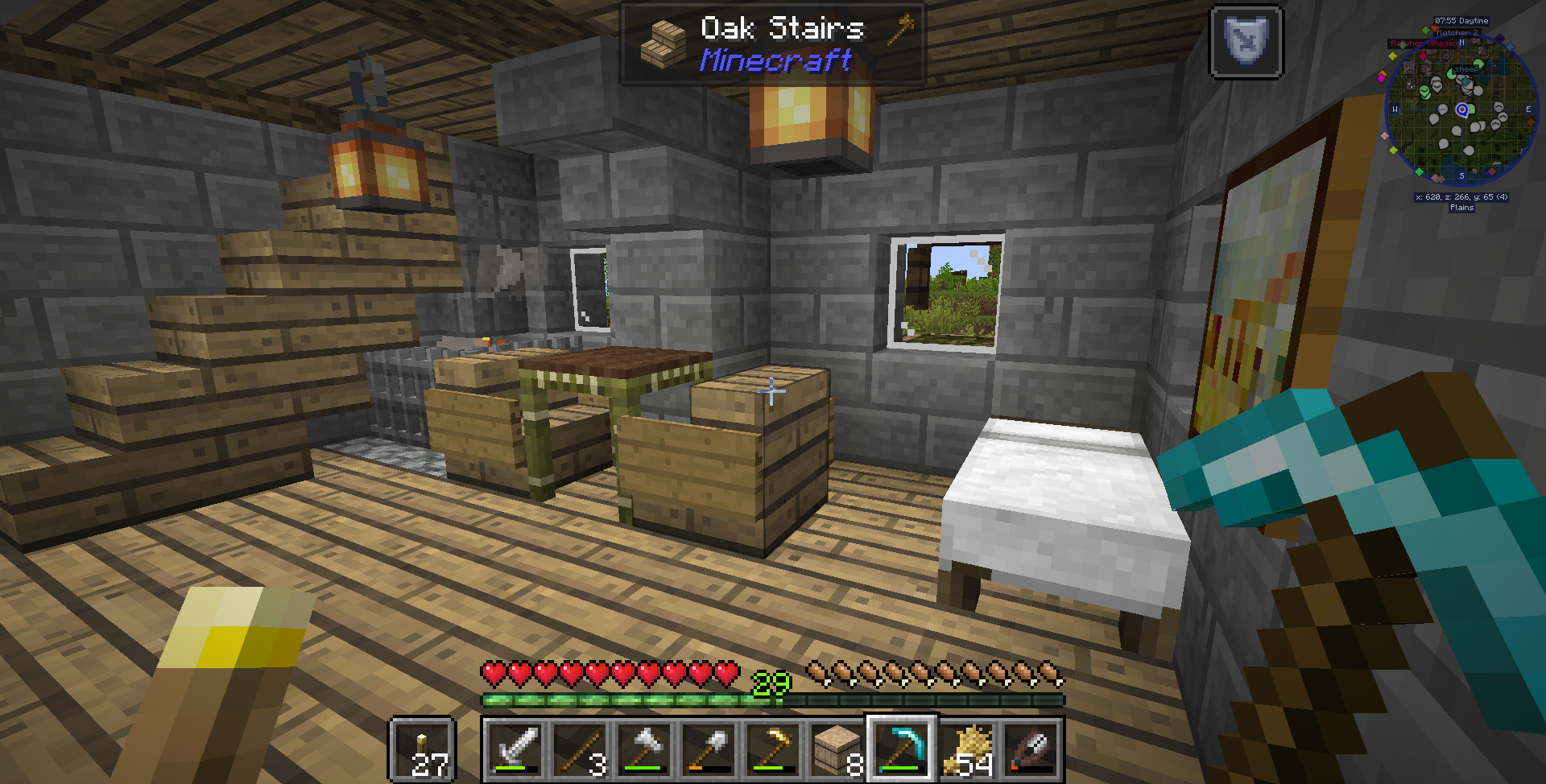Select the iron sword hotbar slot
1546x784 pixels.
pyautogui.click(x=515, y=749)
